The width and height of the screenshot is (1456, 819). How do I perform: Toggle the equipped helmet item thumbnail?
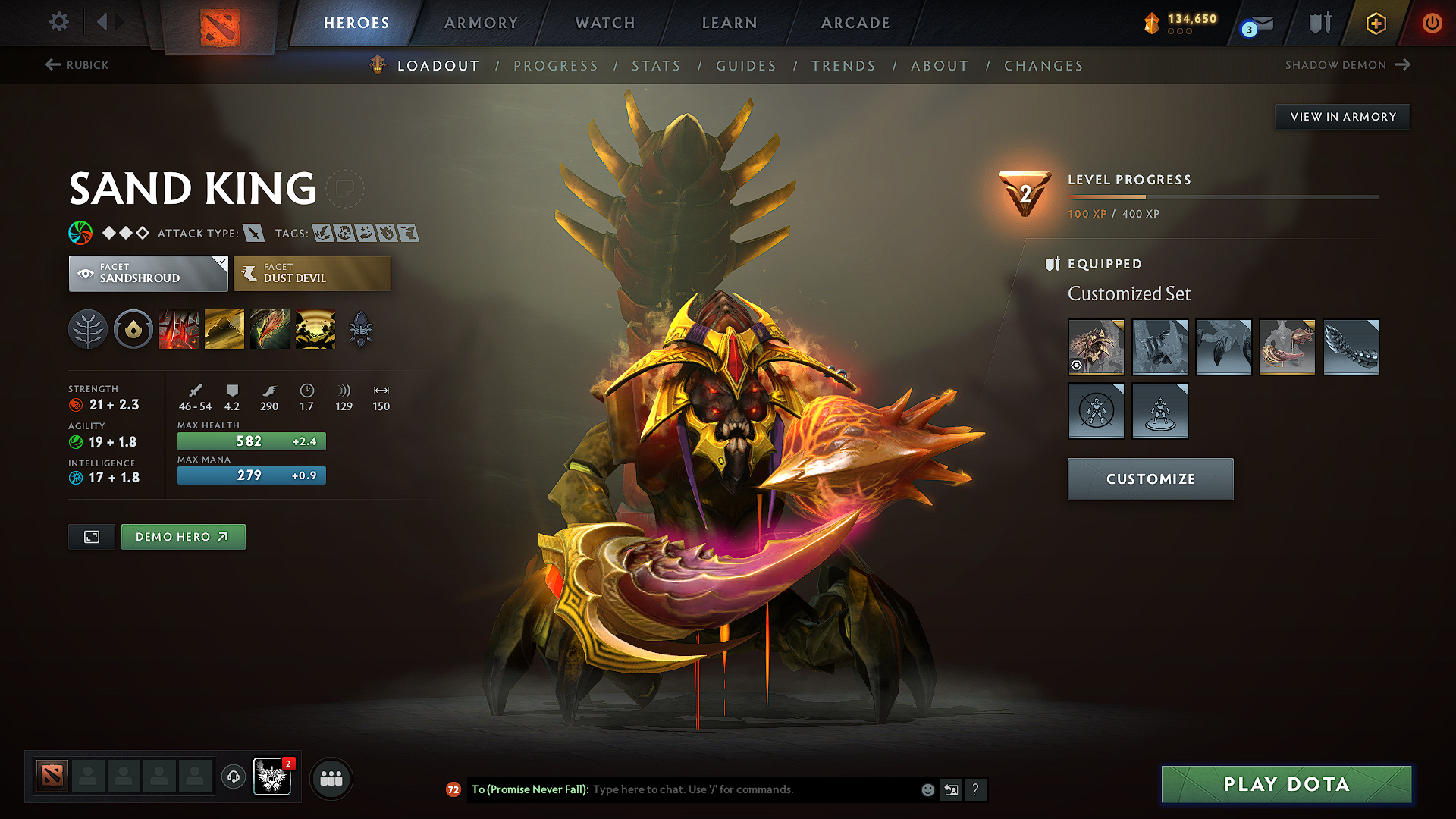[1096, 347]
